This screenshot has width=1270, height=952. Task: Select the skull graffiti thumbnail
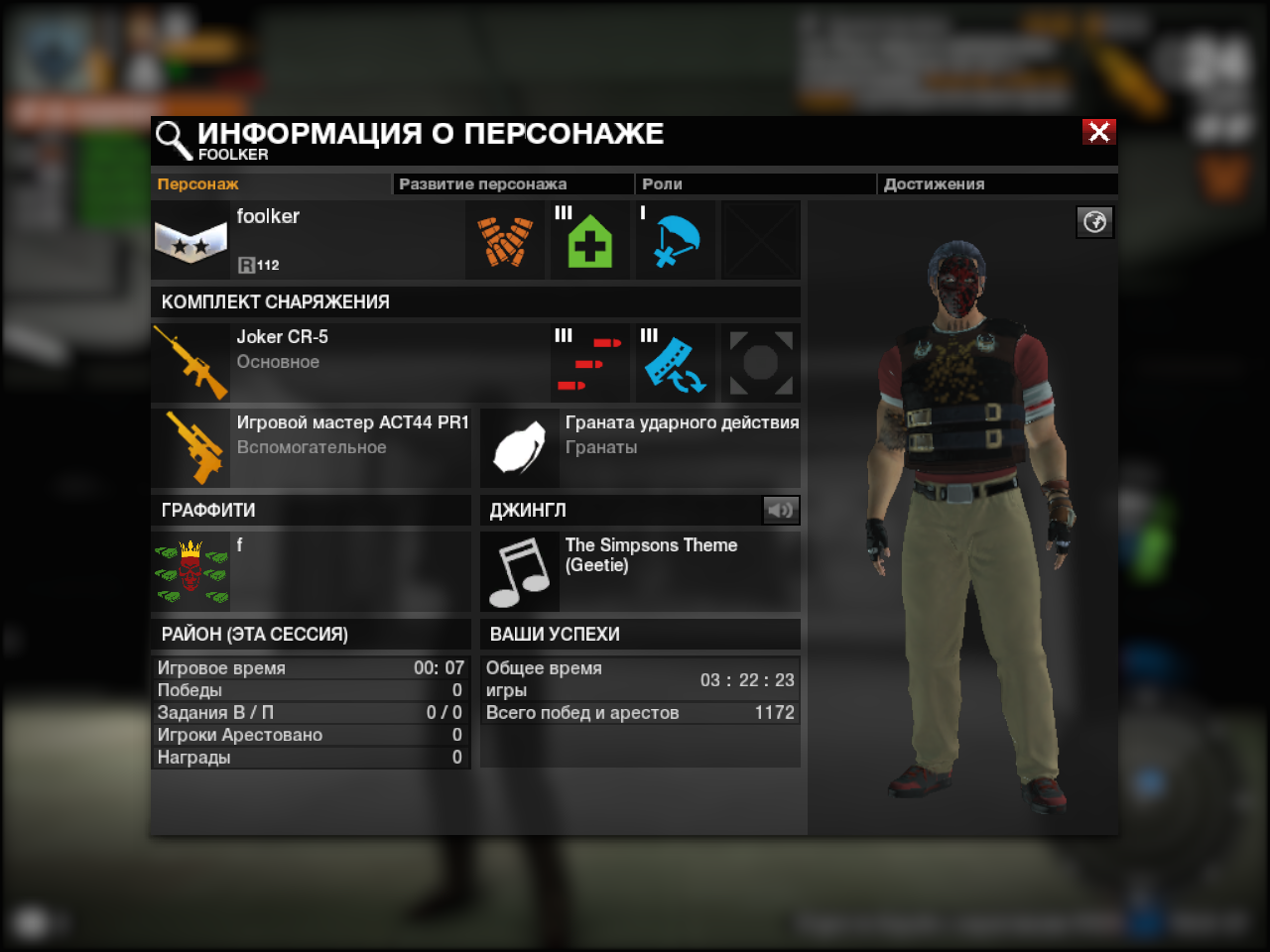point(190,572)
